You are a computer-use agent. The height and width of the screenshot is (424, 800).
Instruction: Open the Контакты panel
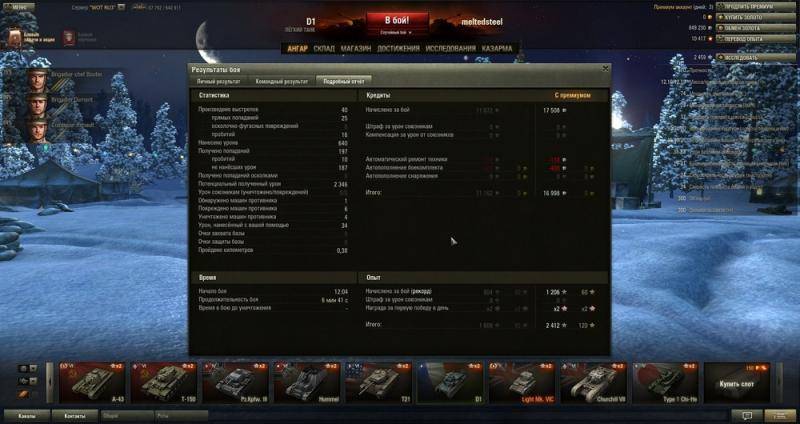pos(74,415)
